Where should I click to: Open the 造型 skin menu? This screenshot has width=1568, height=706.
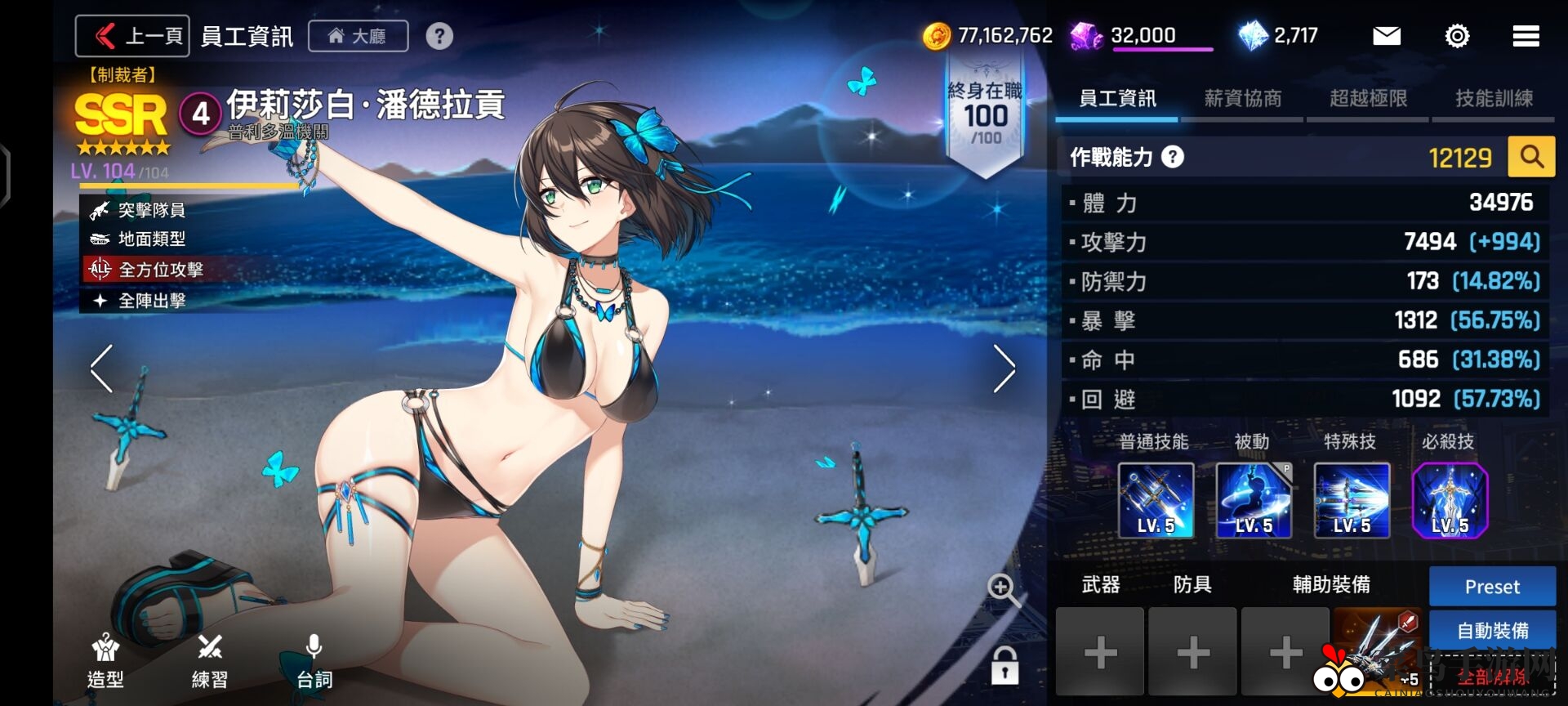coord(105,662)
